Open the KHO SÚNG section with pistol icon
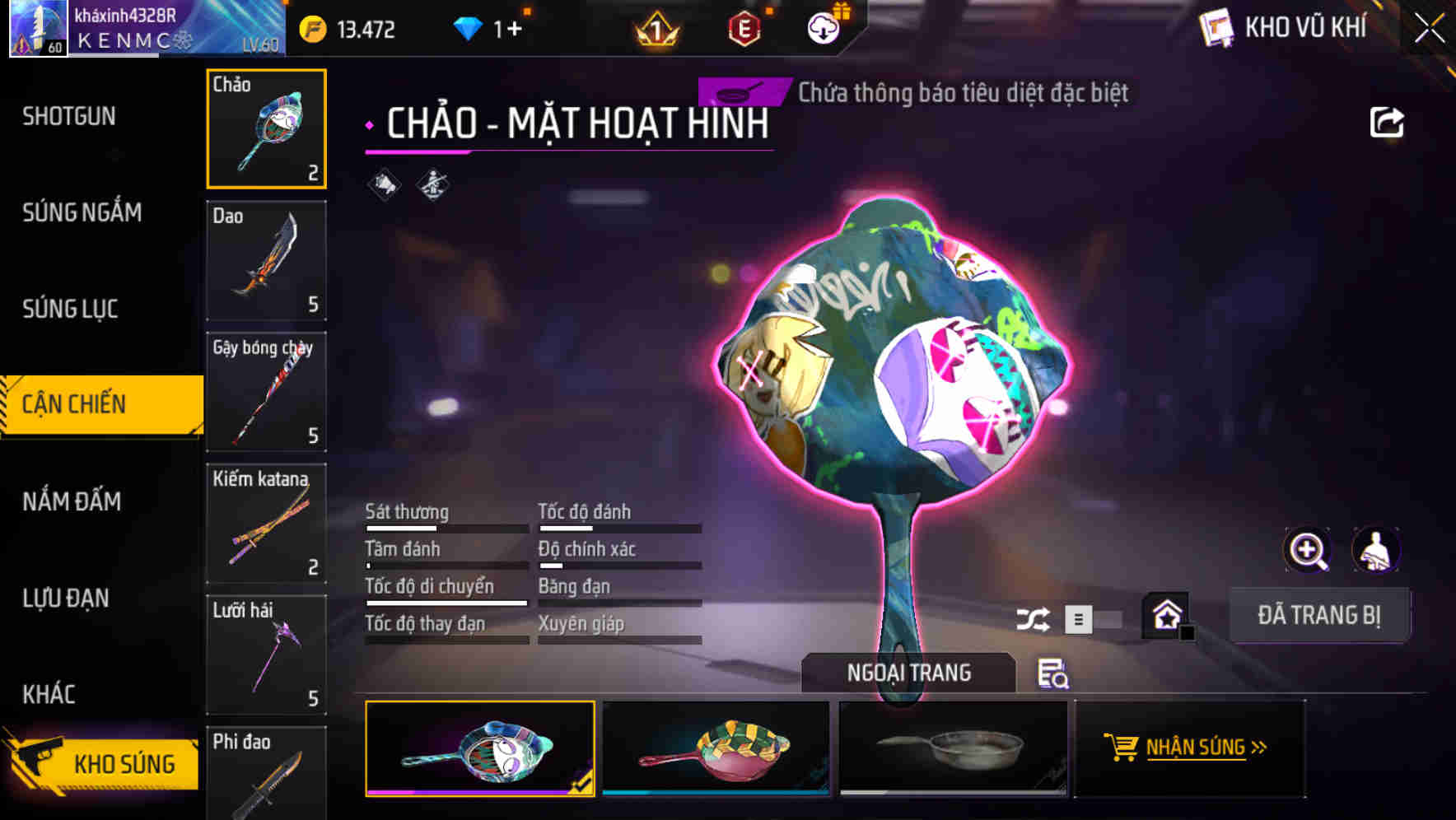This screenshot has height=820, width=1456. [x=100, y=763]
